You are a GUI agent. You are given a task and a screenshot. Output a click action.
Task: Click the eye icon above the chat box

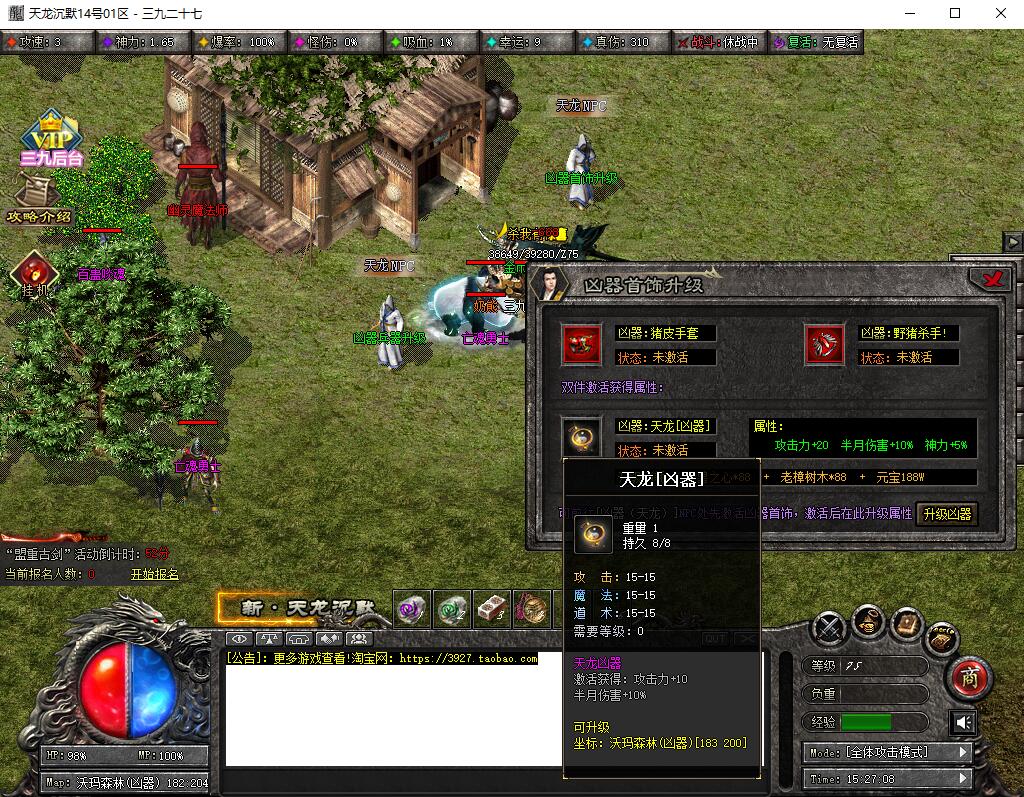pos(239,638)
